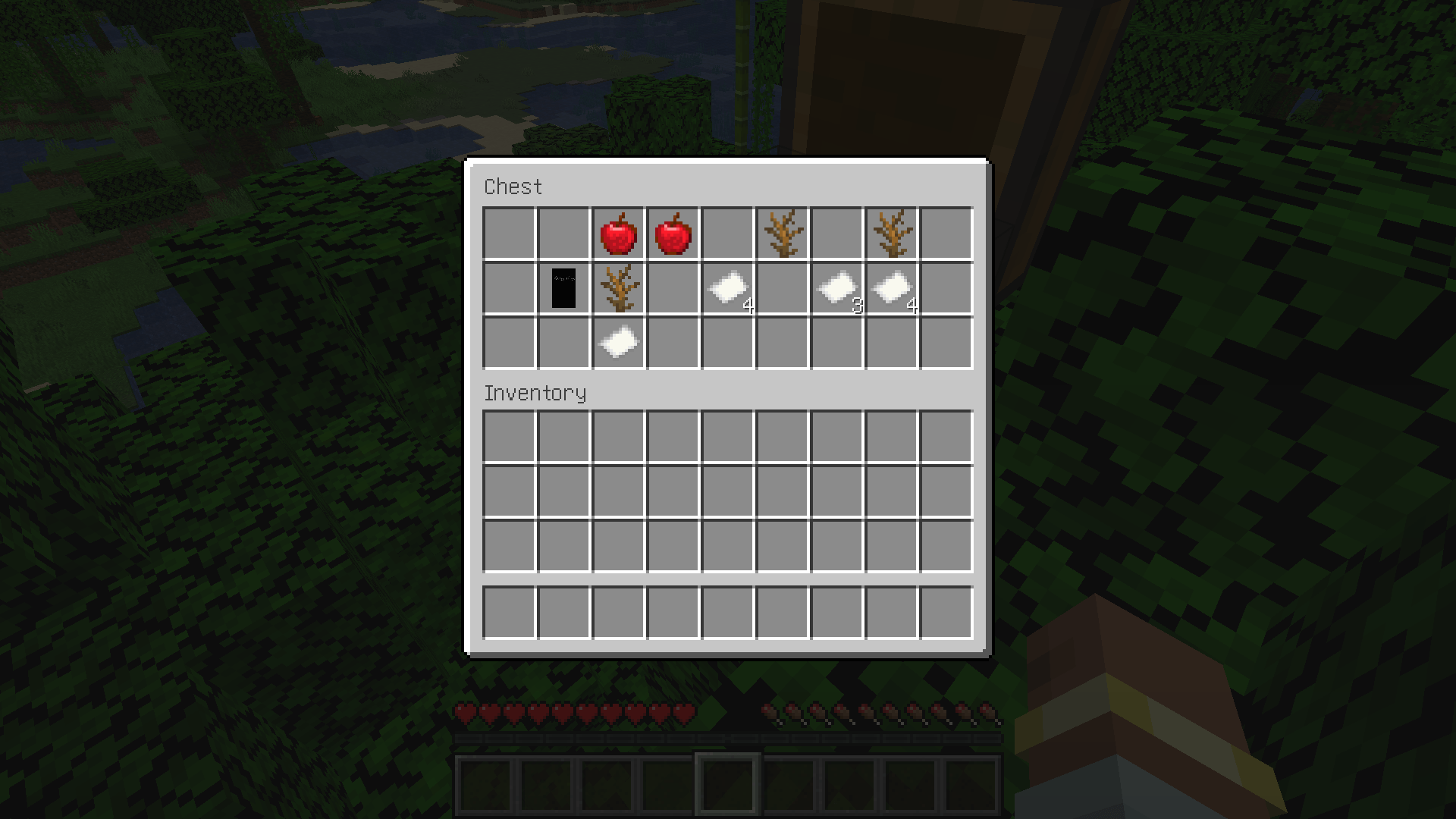The height and width of the screenshot is (819, 1456).
Task: Select the black banner item
Action: coord(563,287)
